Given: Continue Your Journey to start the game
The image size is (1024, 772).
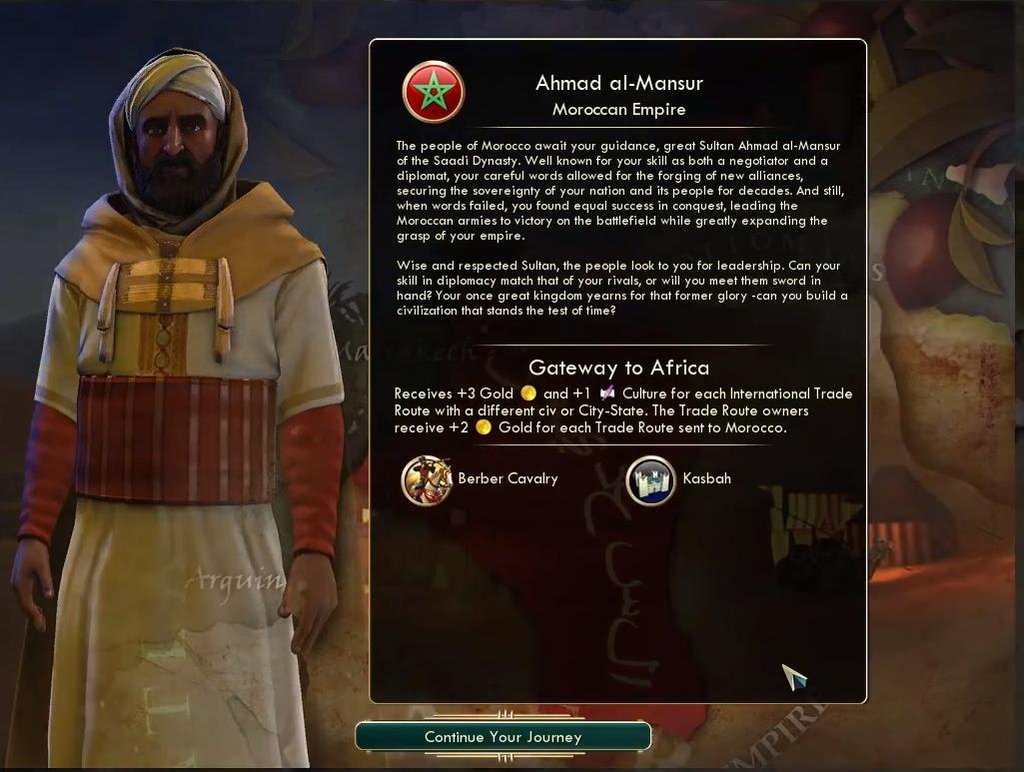Looking at the screenshot, I should coord(503,737).
